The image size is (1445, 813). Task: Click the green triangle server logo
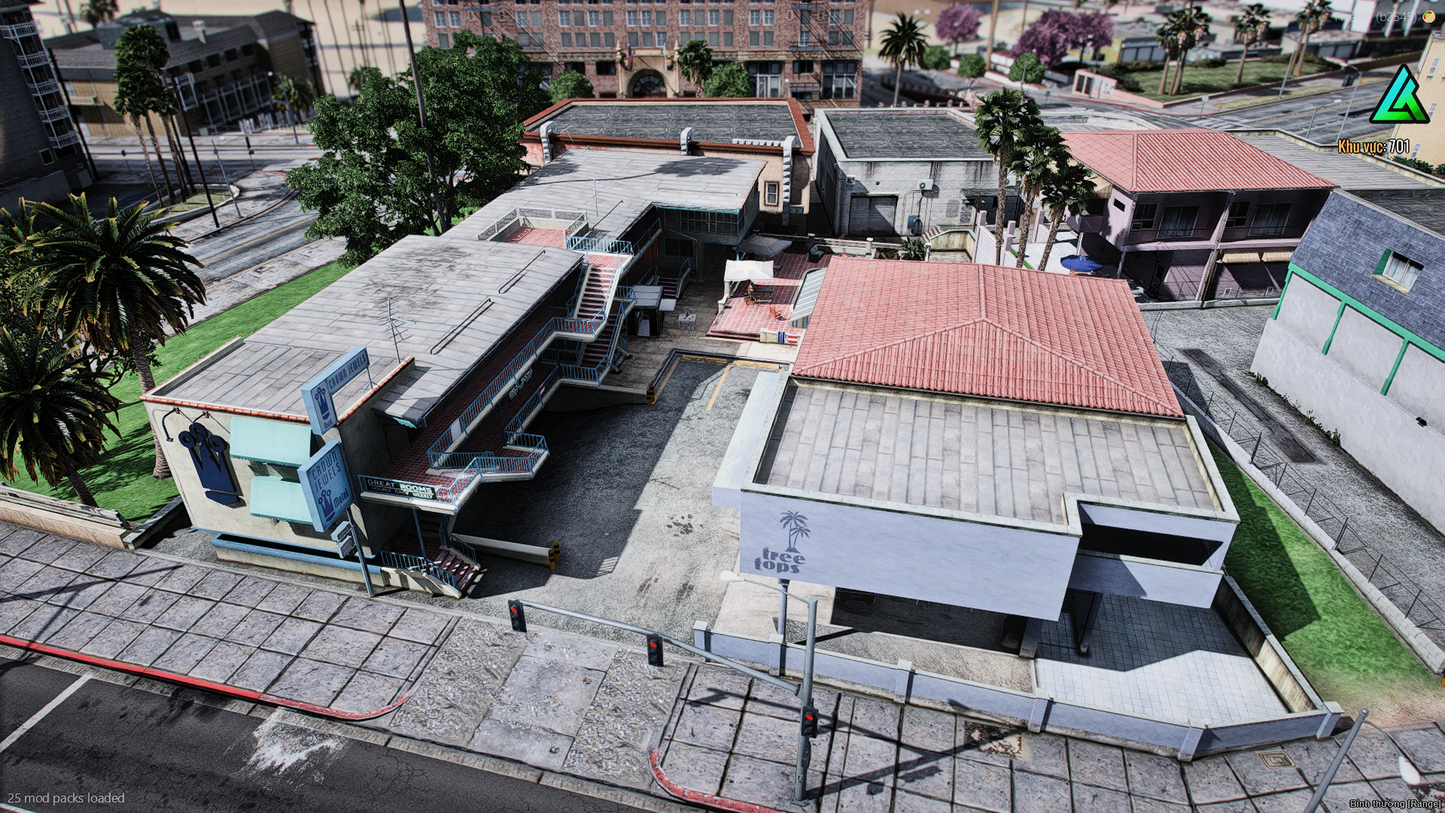pyautogui.click(x=1401, y=95)
